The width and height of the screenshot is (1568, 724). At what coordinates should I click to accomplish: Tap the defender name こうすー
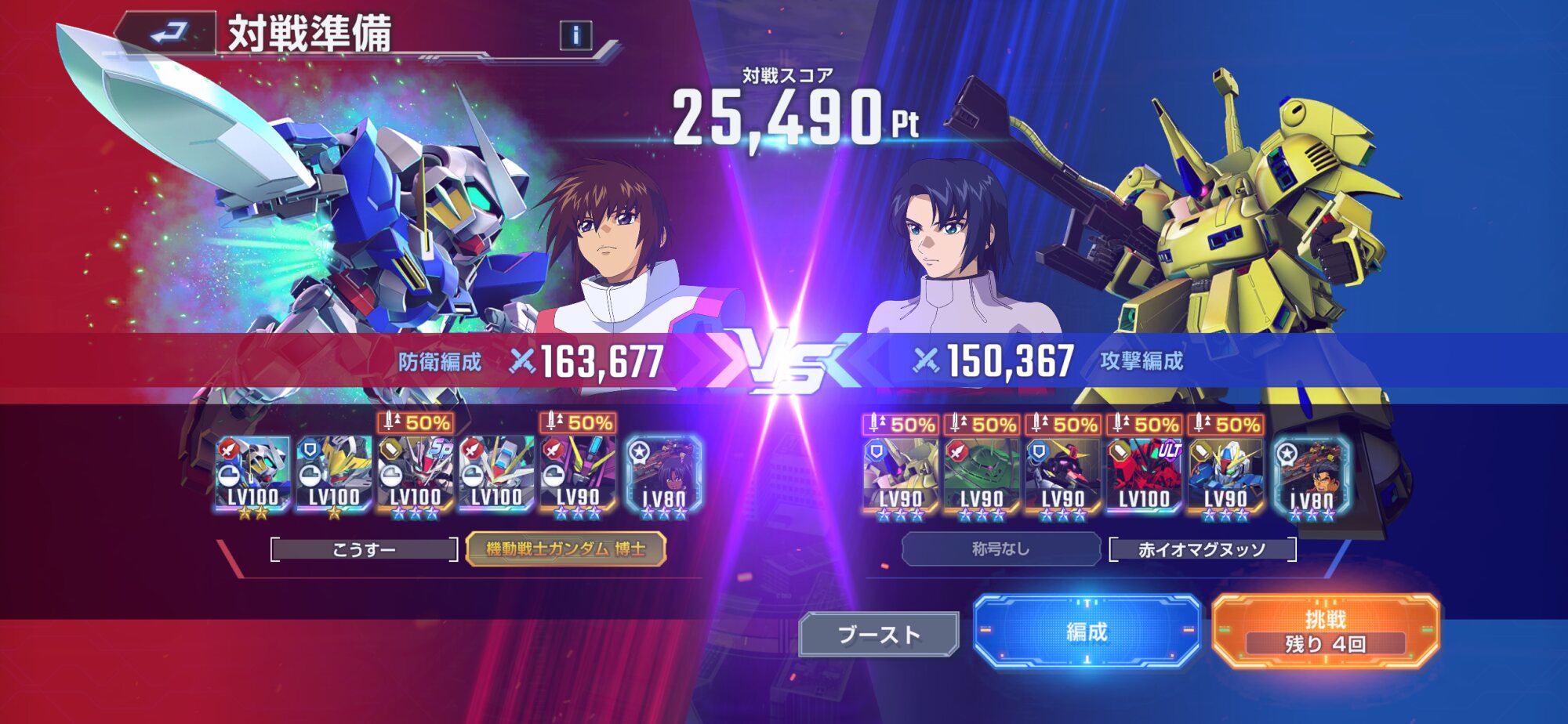(x=364, y=550)
